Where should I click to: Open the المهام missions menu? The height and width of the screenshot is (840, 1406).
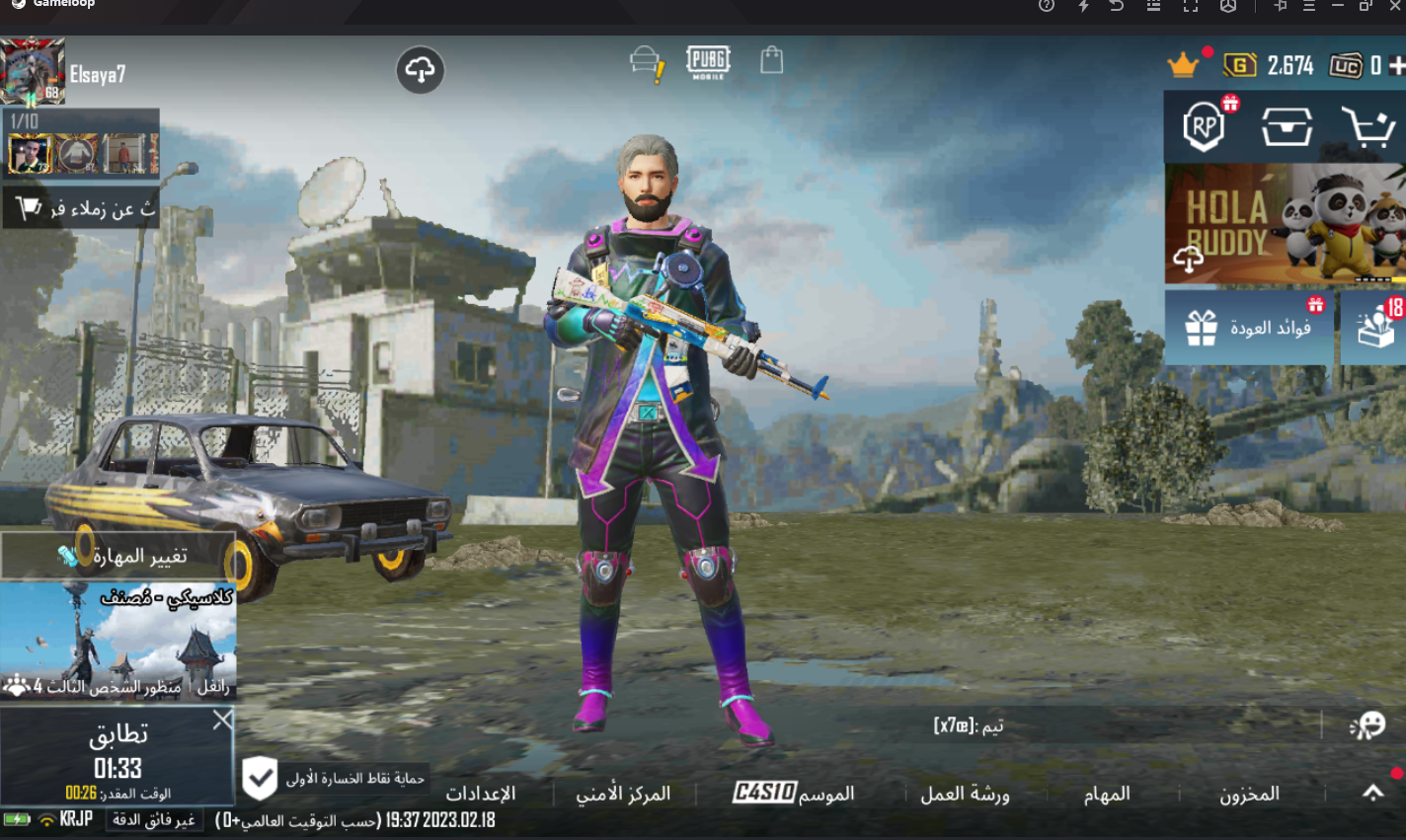point(1106,794)
